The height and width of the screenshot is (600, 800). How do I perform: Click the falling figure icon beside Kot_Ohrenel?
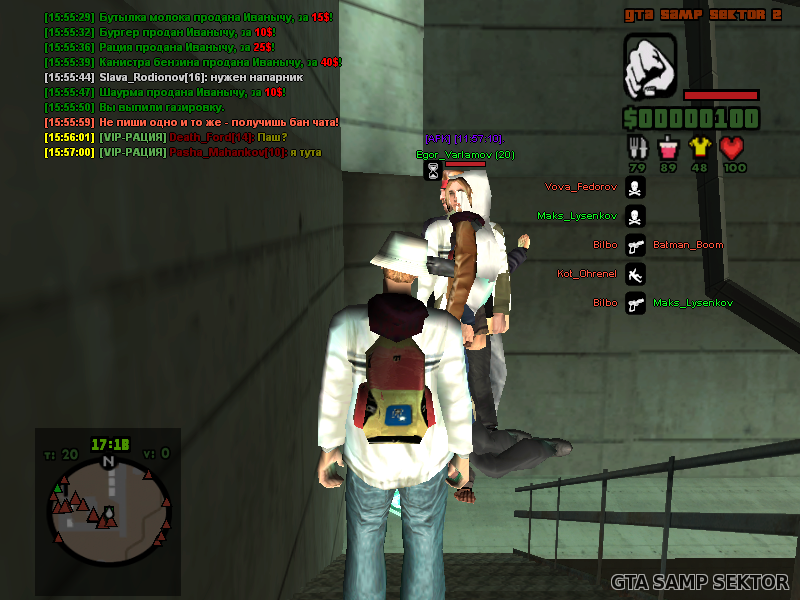(x=635, y=273)
